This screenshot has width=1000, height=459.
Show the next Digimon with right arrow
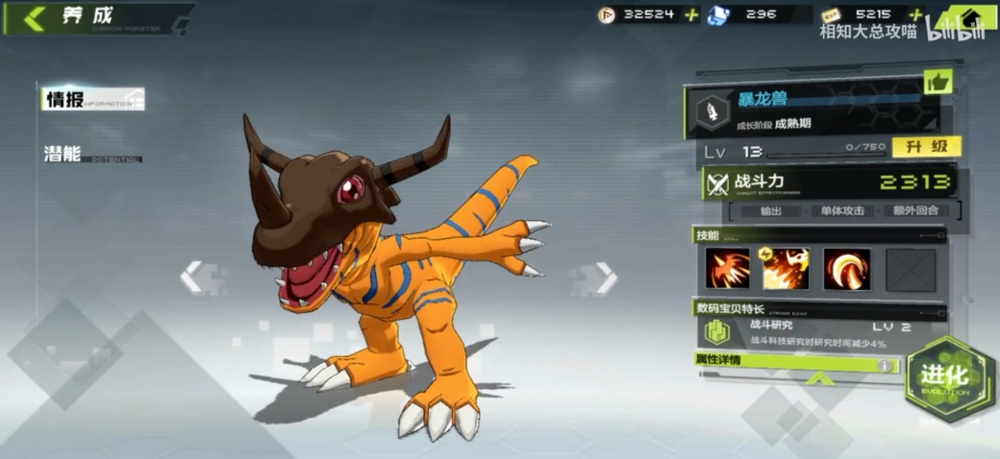pos(604,277)
